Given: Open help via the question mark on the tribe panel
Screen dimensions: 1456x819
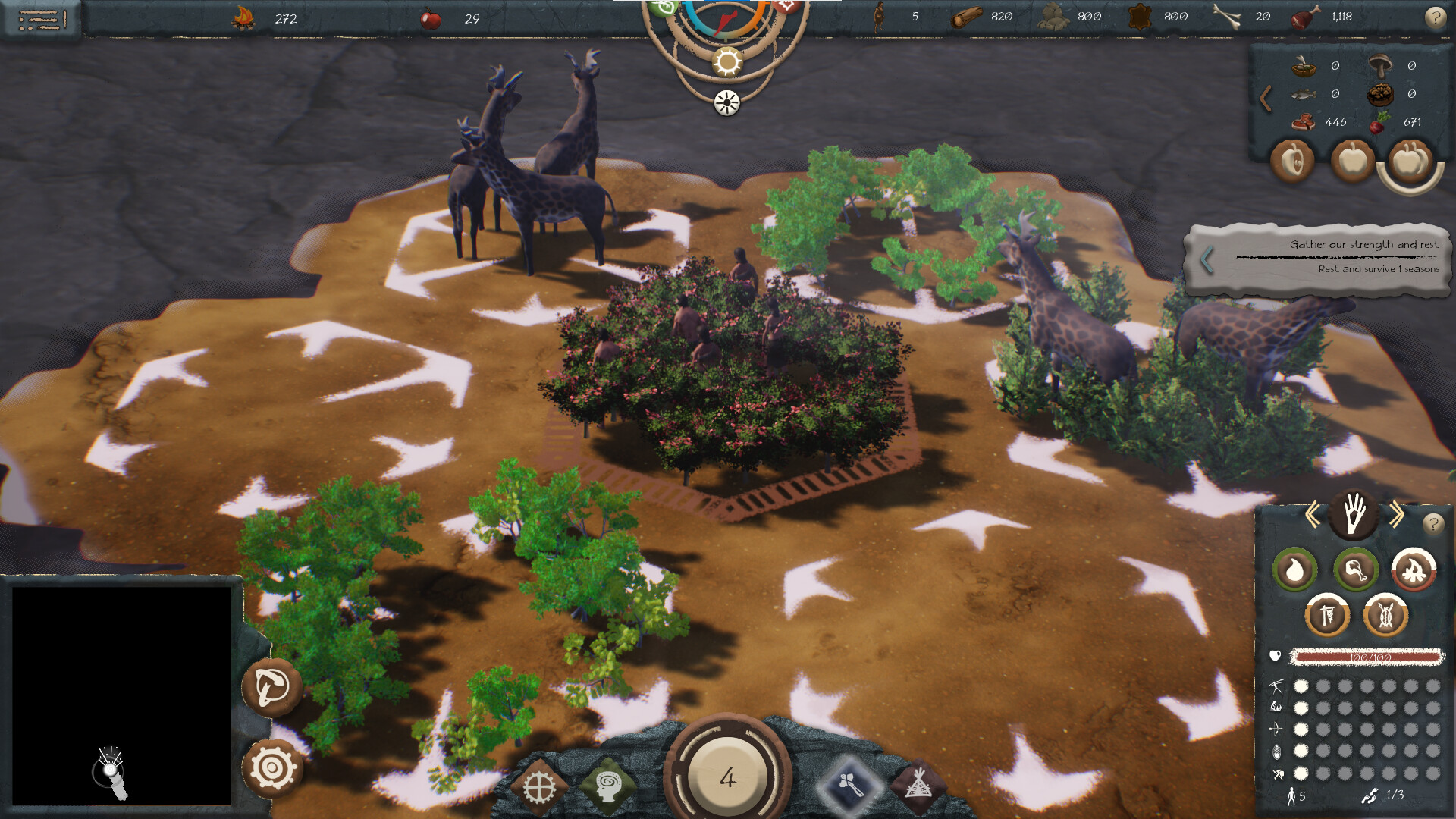Looking at the screenshot, I should [x=1433, y=524].
